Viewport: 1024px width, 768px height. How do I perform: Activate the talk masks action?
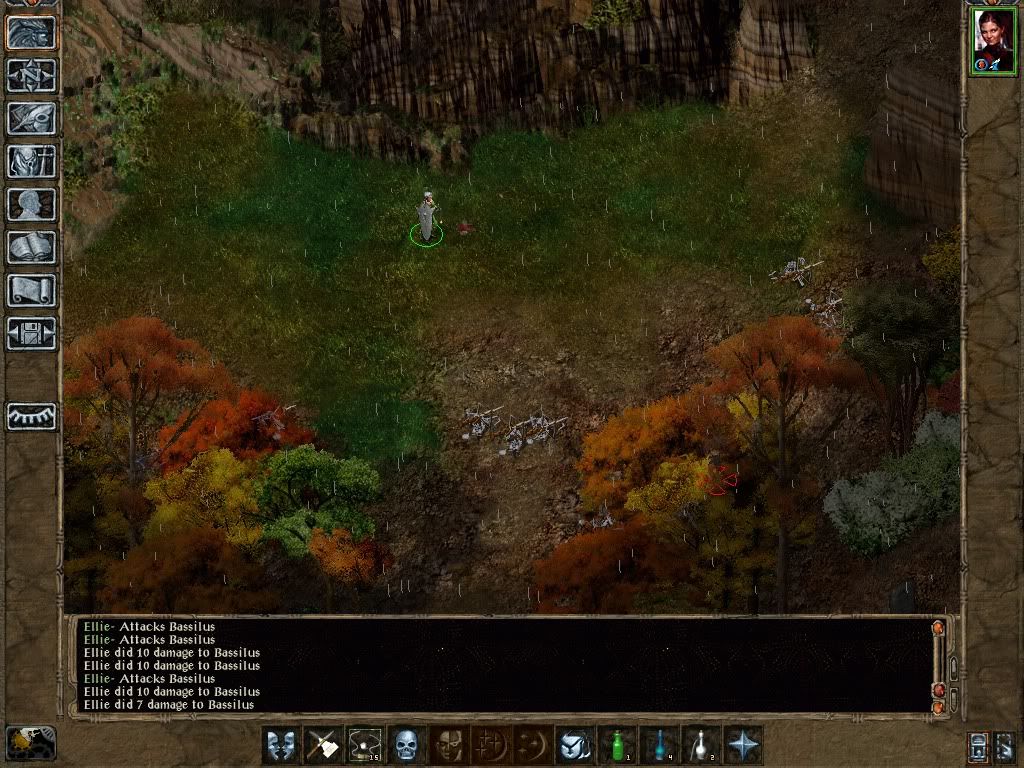[281, 745]
